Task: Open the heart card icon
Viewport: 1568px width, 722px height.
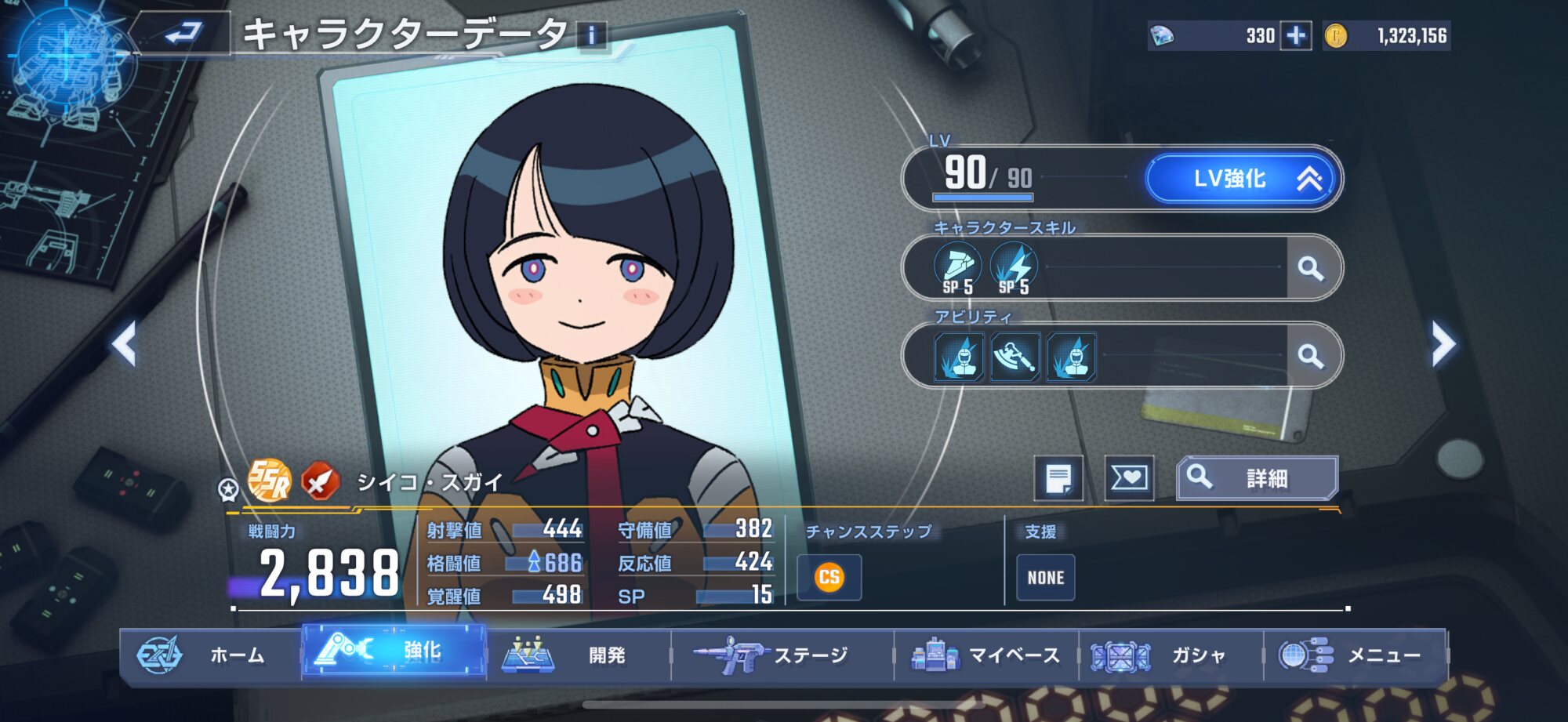Action: (1129, 477)
